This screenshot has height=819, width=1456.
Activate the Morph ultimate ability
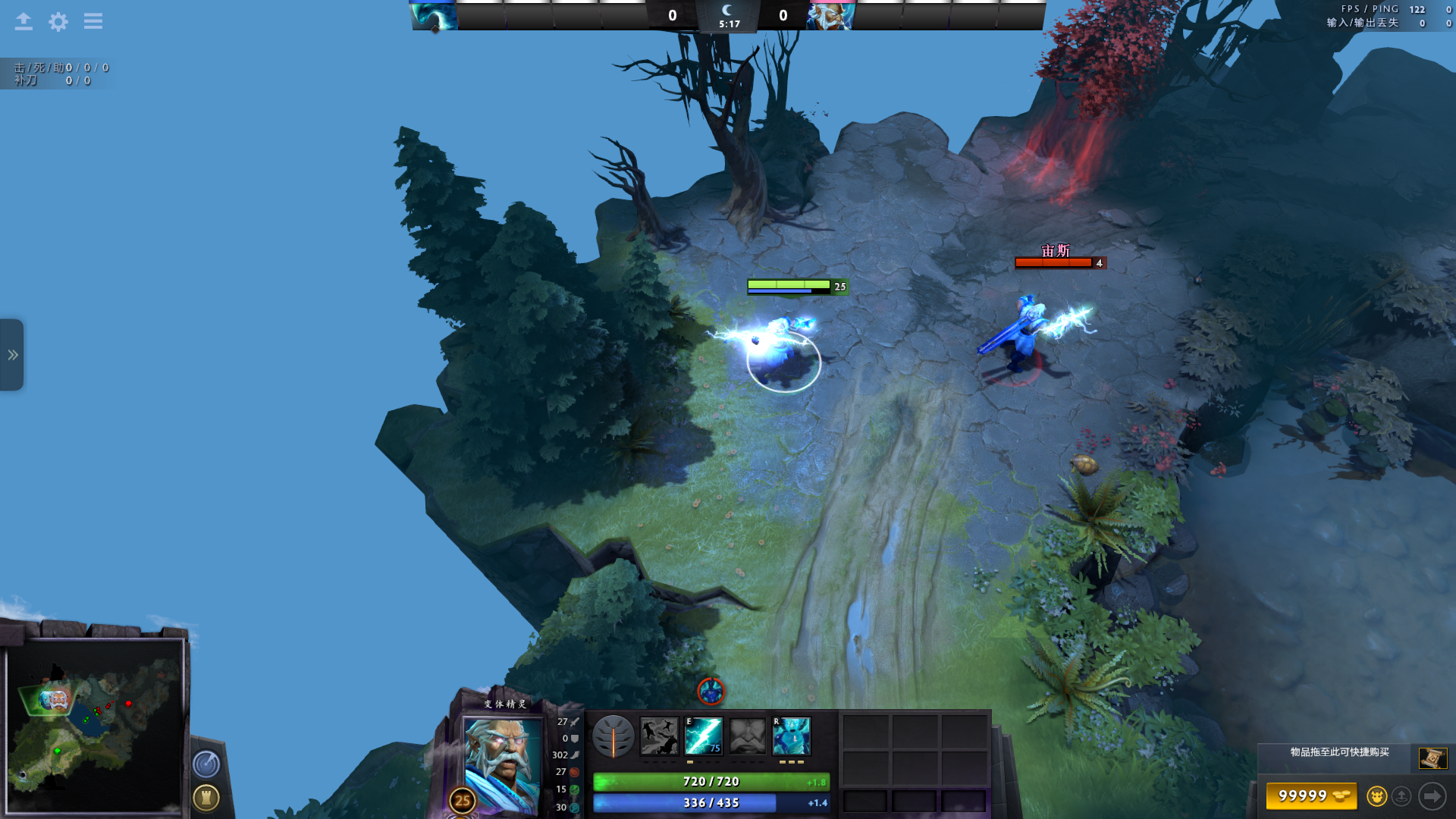click(792, 736)
